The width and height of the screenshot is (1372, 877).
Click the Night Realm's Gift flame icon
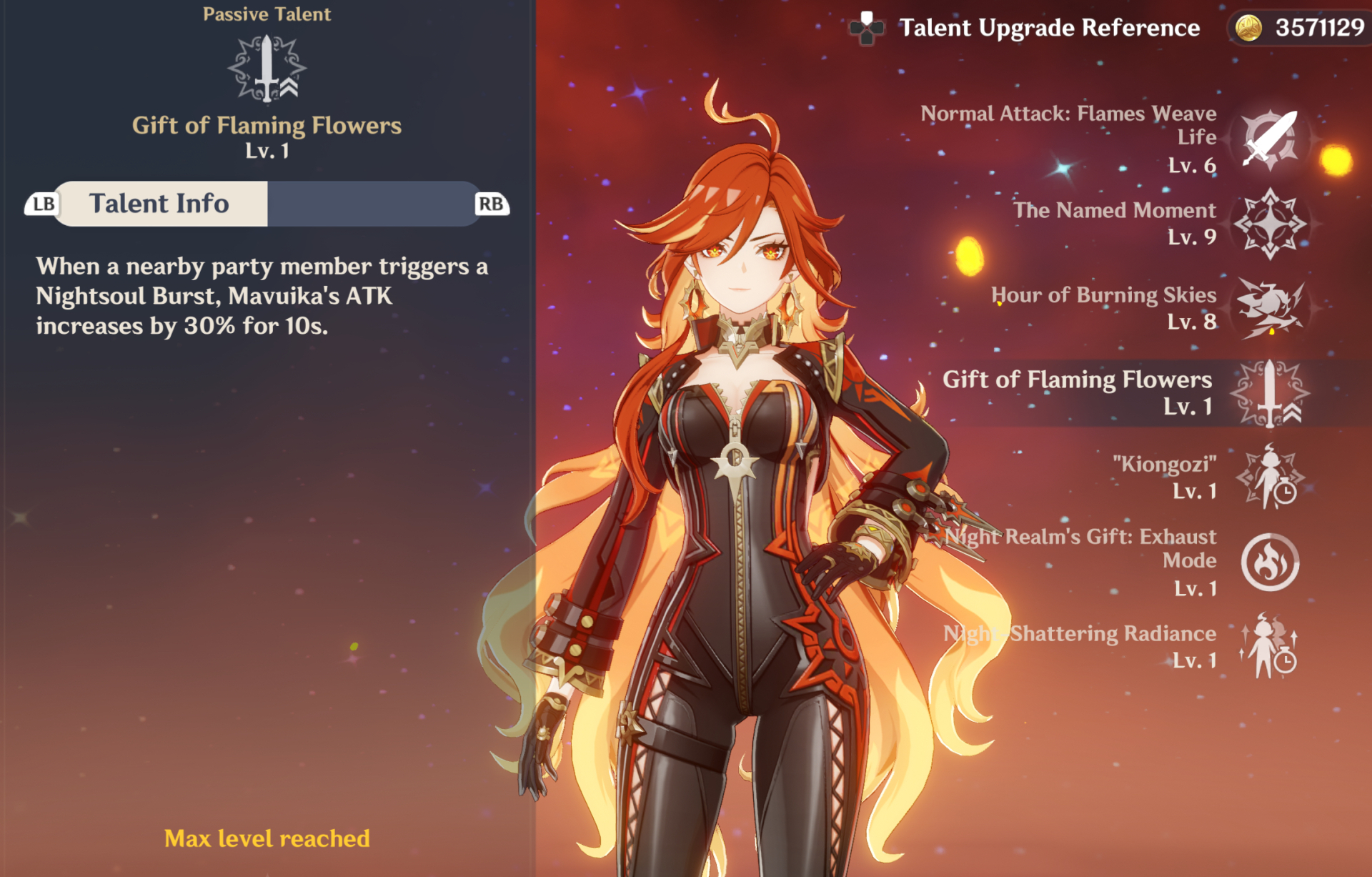click(x=1271, y=563)
